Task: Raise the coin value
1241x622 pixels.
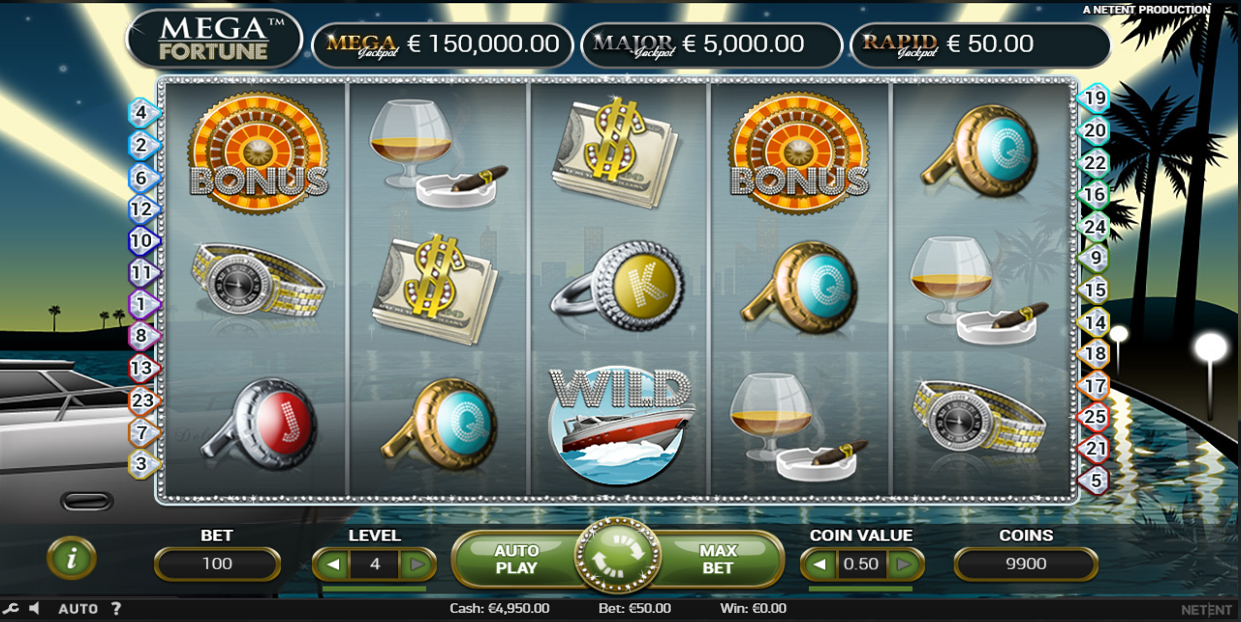Action: pyautogui.click(x=904, y=565)
